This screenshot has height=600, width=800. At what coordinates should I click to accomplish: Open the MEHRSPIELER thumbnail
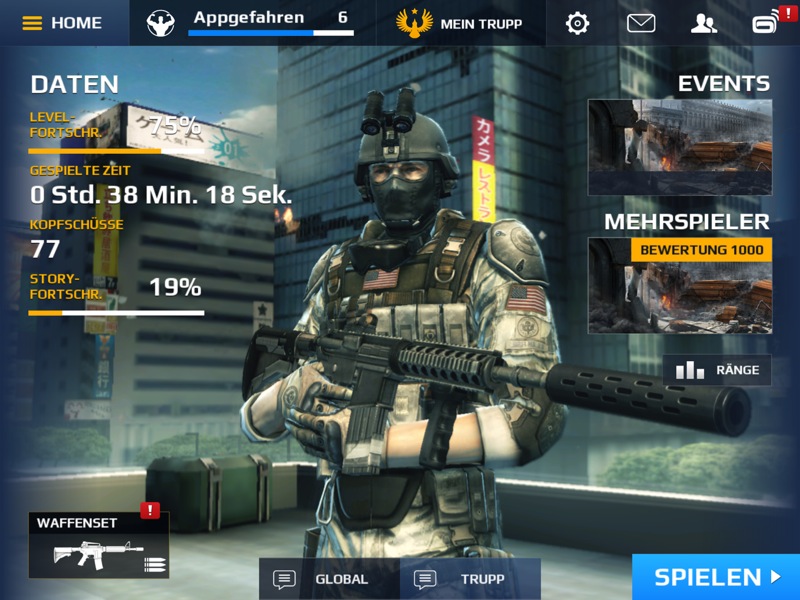pos(679,285)
